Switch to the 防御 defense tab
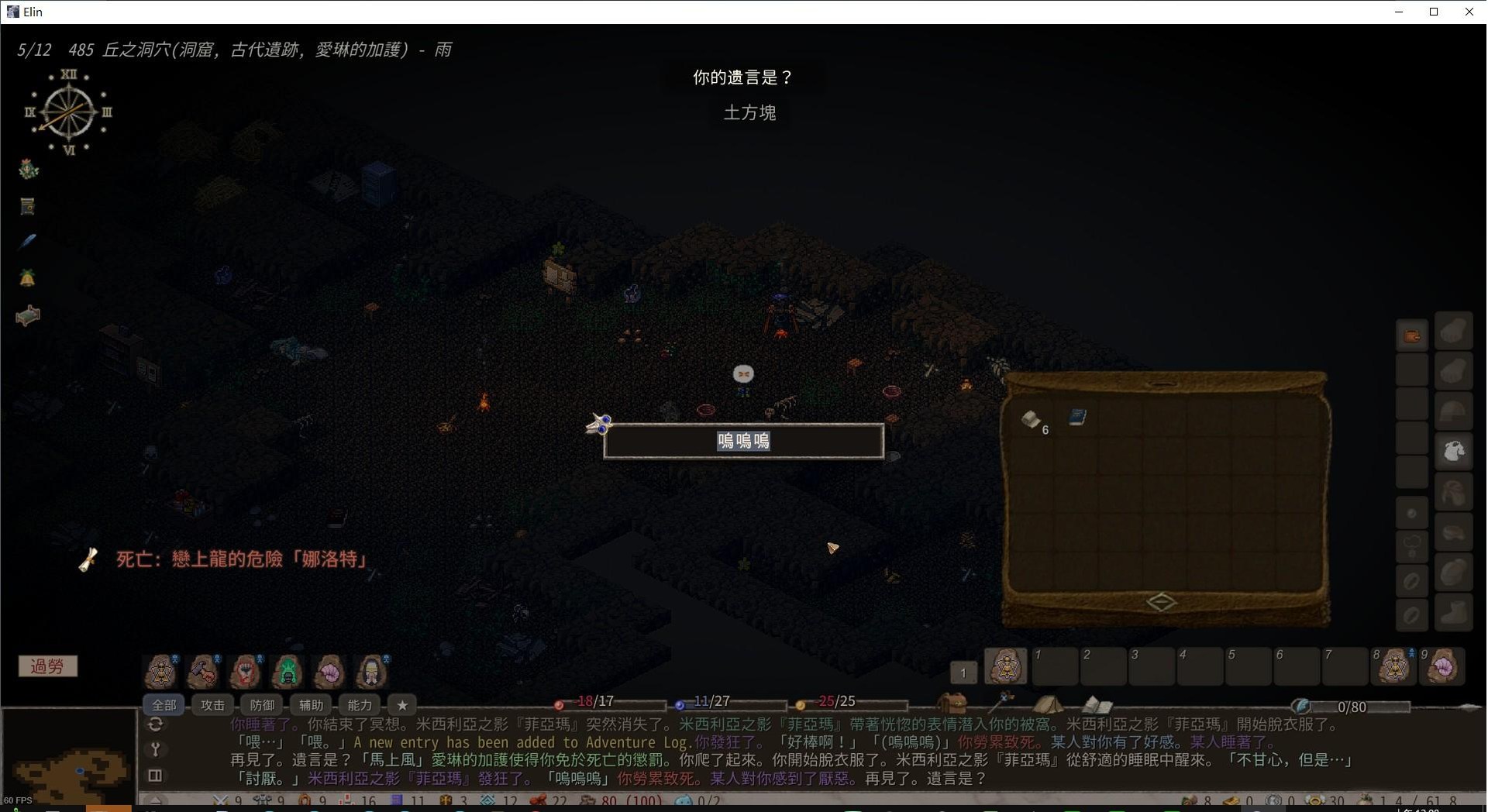Screen dimensions: 1488x812 261,705
